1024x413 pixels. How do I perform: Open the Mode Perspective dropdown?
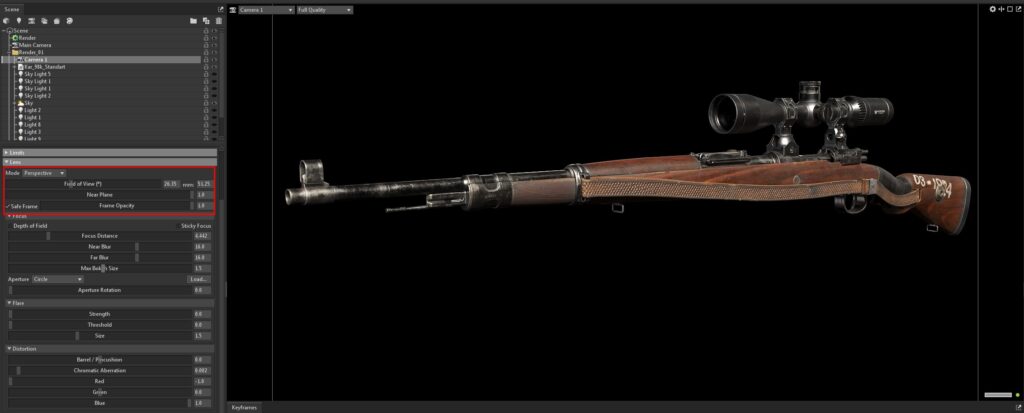pyautogui.click(x=44, y=173)
